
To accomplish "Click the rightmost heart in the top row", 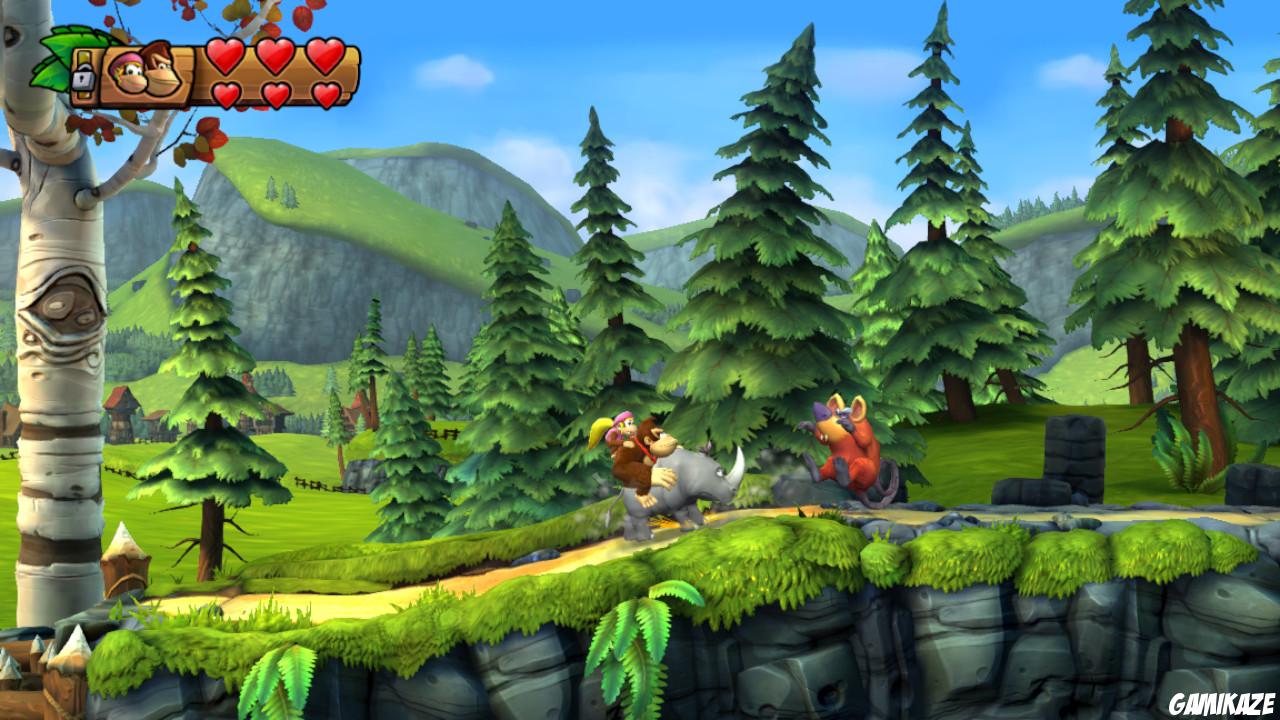I will [x=323, y=57].
